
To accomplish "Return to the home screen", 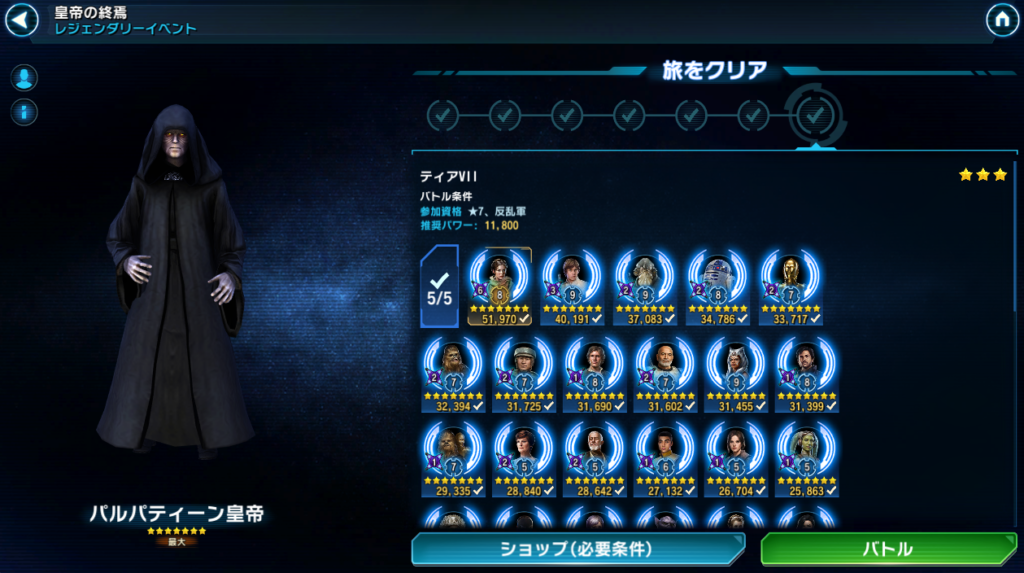I will pos(1002,19).
